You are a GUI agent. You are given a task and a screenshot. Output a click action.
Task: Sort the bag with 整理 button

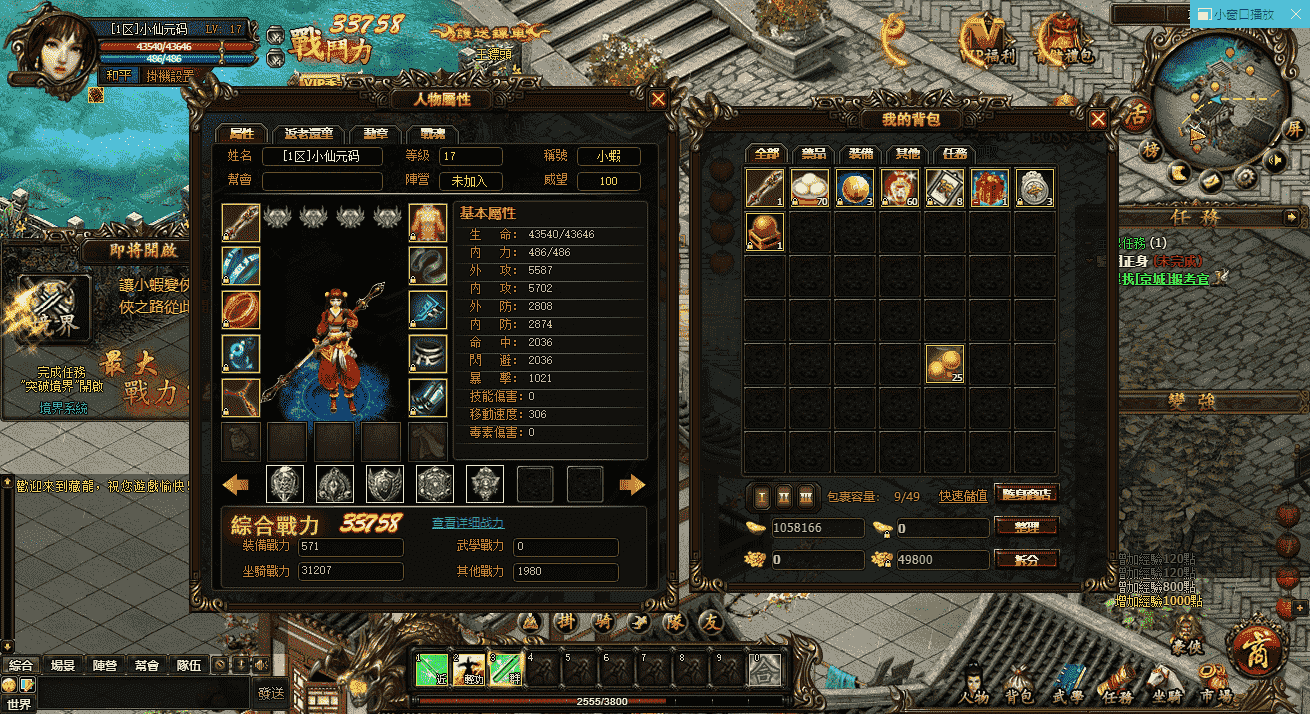pos(1025,526)
